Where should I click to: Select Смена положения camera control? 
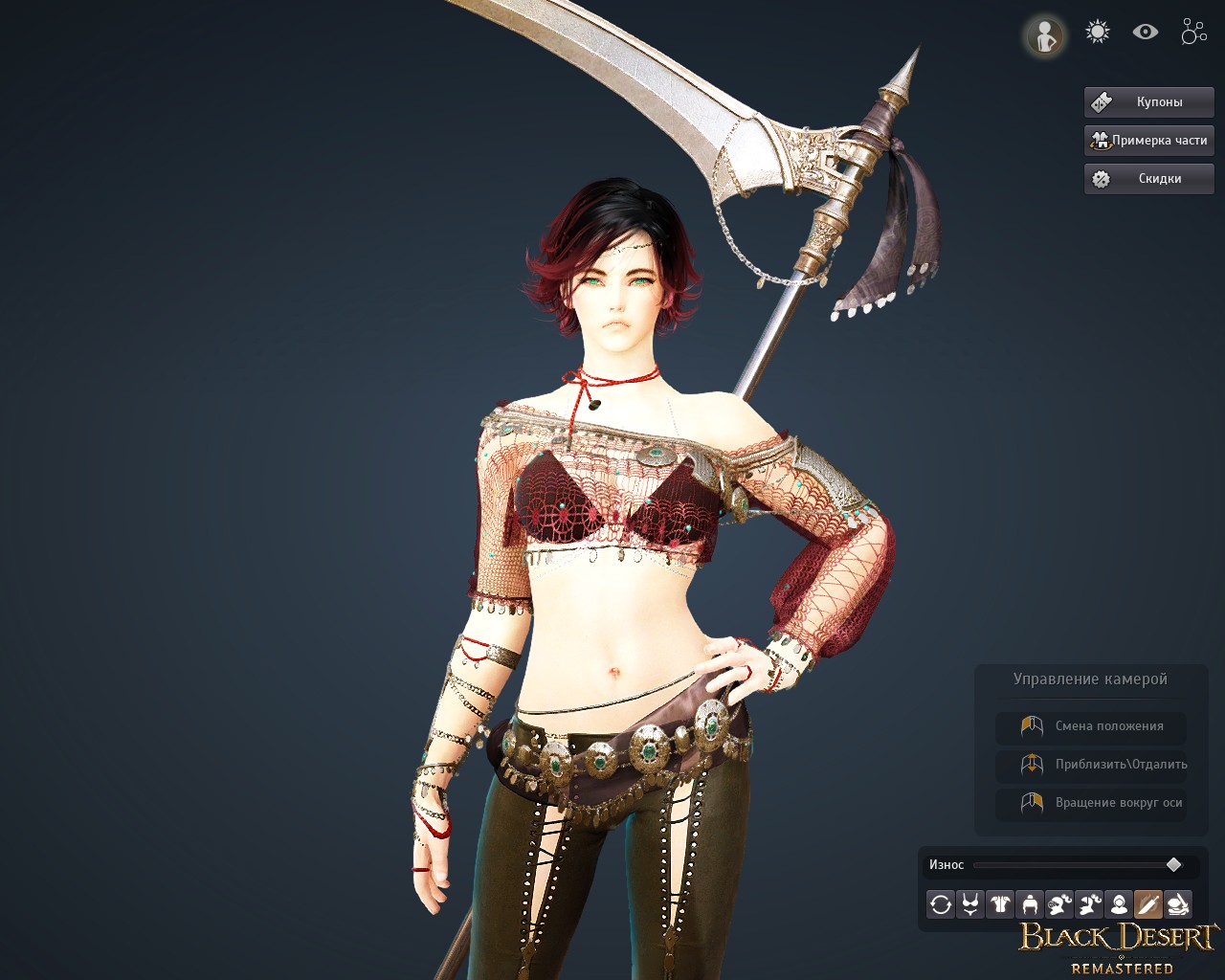point(1091,726)
